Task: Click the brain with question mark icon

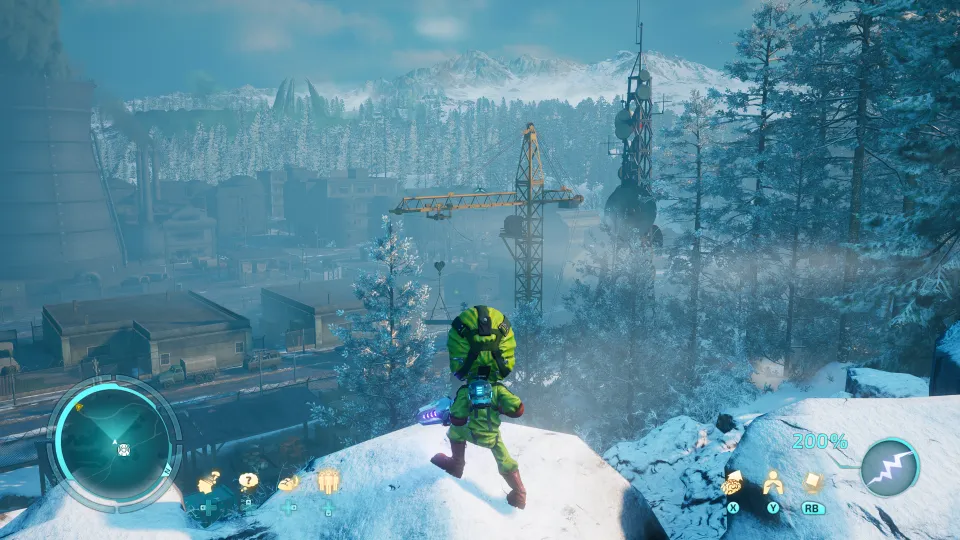Action: pos(209,483)
